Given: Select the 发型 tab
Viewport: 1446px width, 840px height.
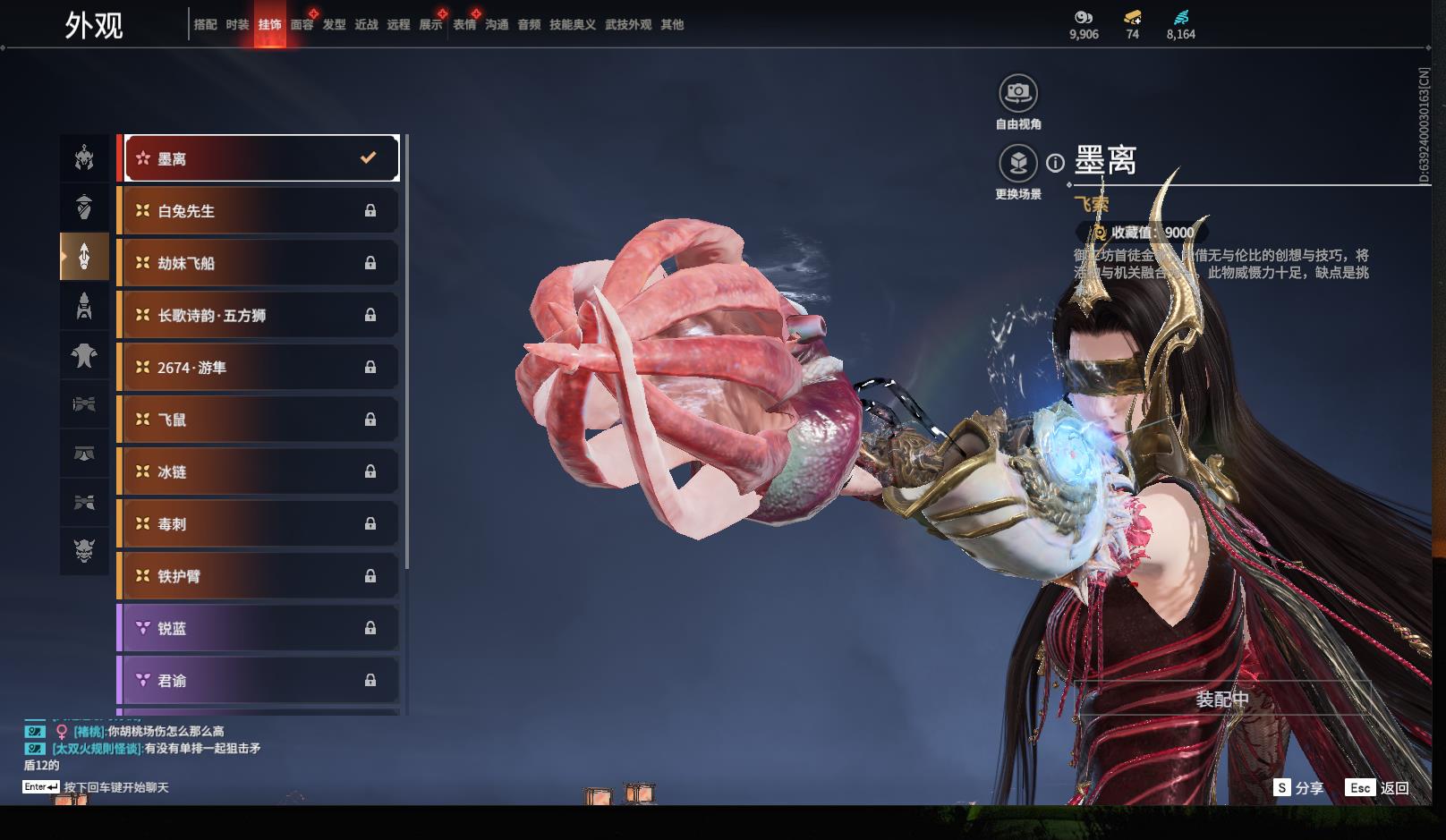Looking at the screenshot, I should [334, 25].
